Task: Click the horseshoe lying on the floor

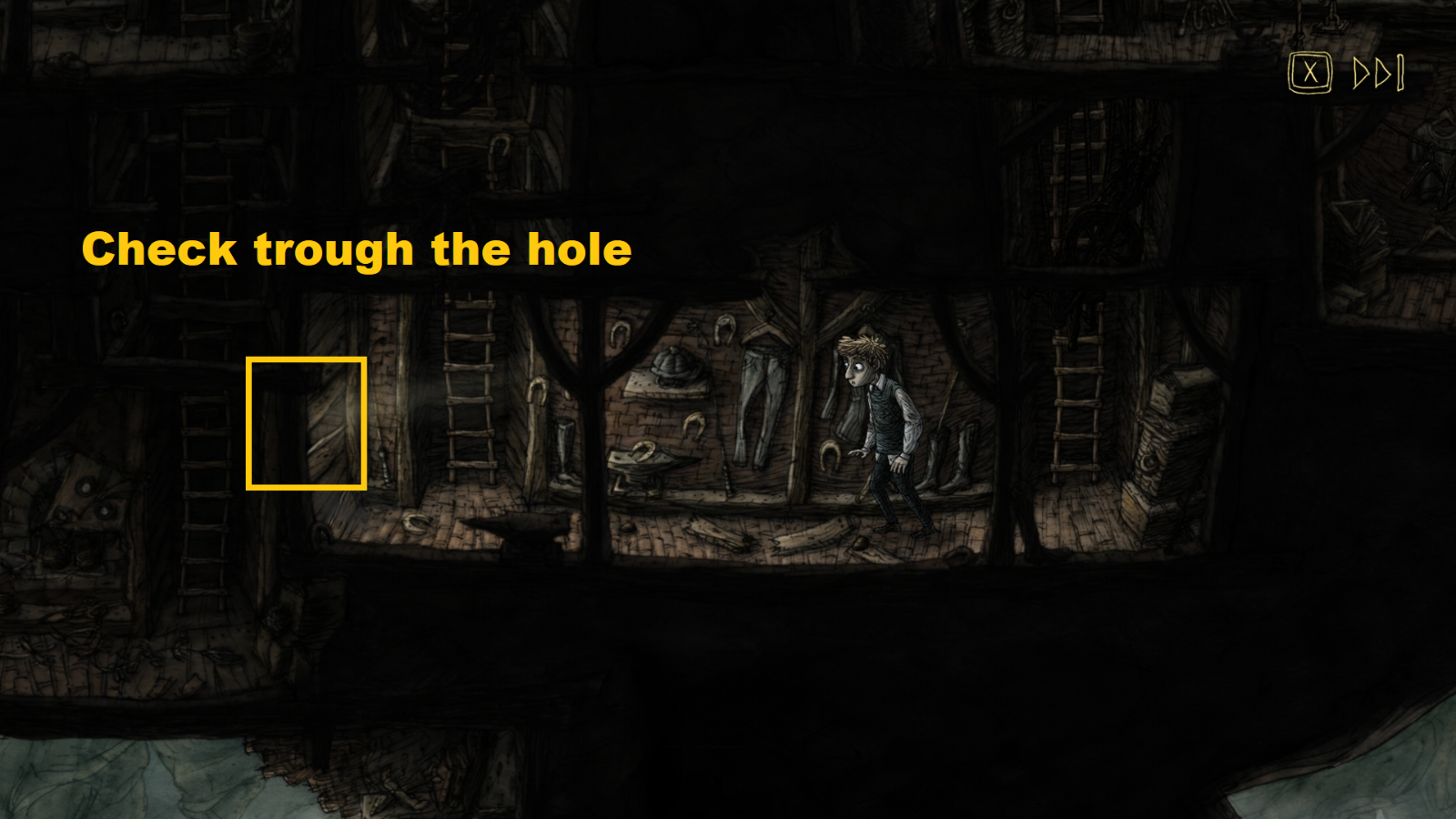Action: [x=419, y=521]
